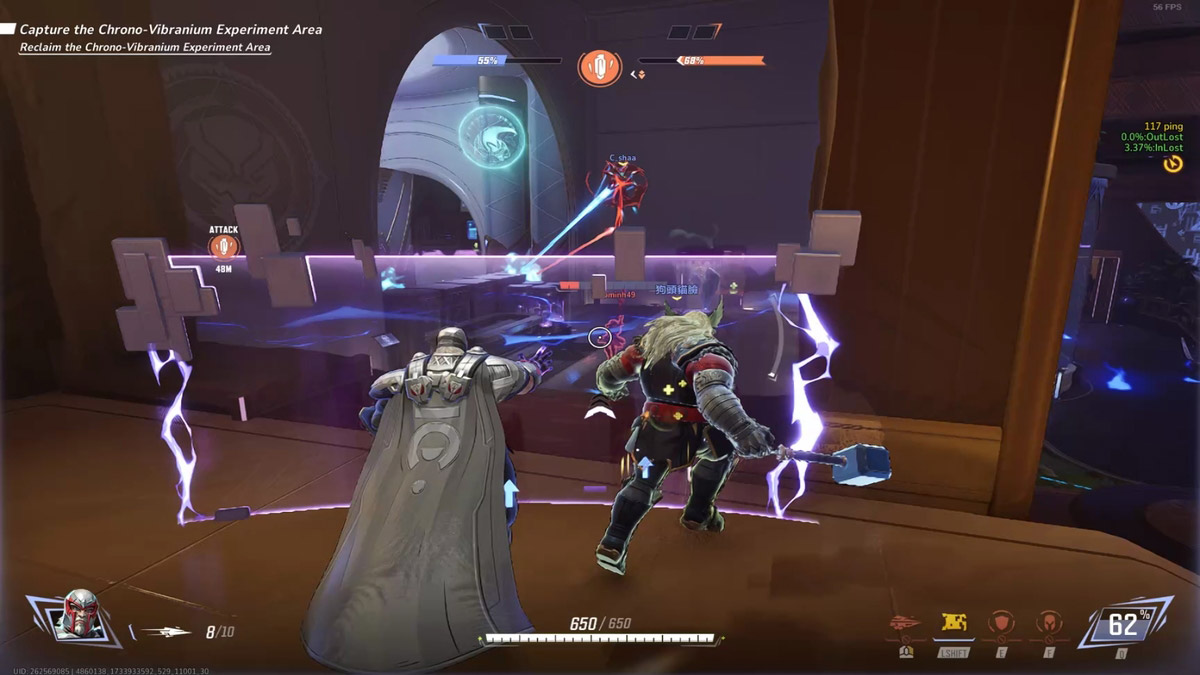Screen dimensions: 1200x675
Task: Select the red shield ability icon
Action: pos(1001,624)
